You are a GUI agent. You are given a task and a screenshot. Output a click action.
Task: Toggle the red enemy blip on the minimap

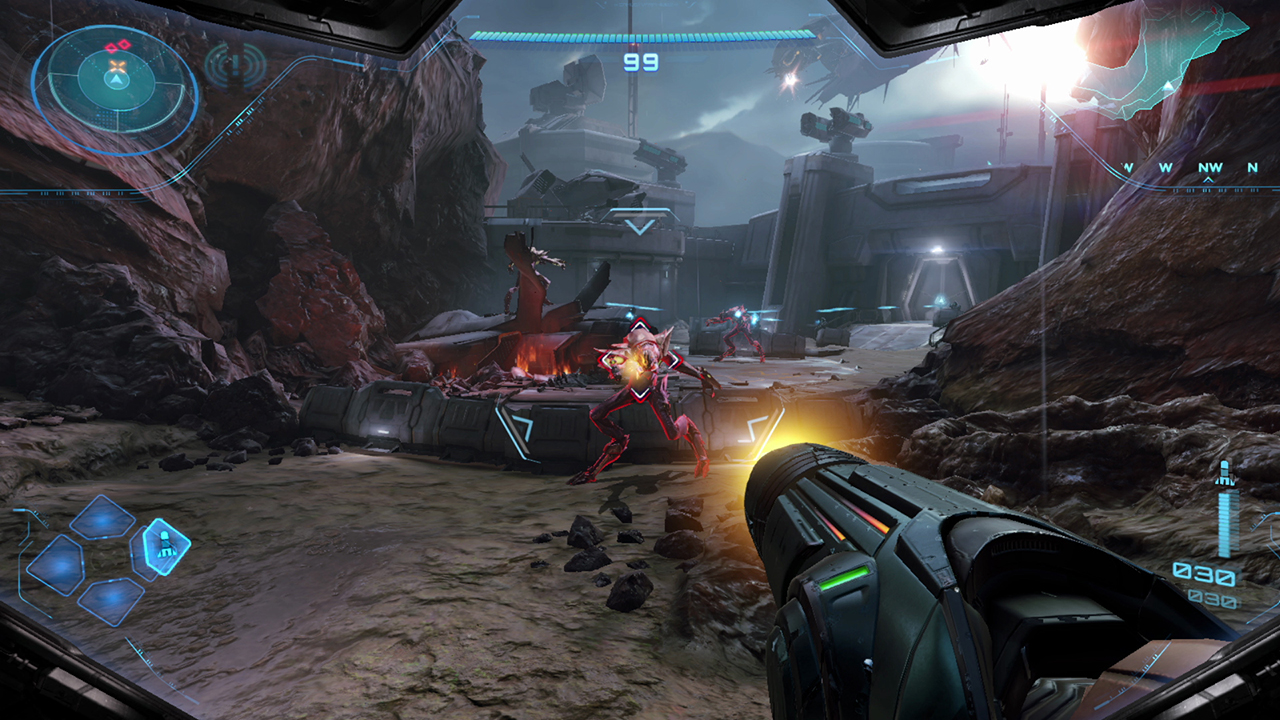click(110, 46)
